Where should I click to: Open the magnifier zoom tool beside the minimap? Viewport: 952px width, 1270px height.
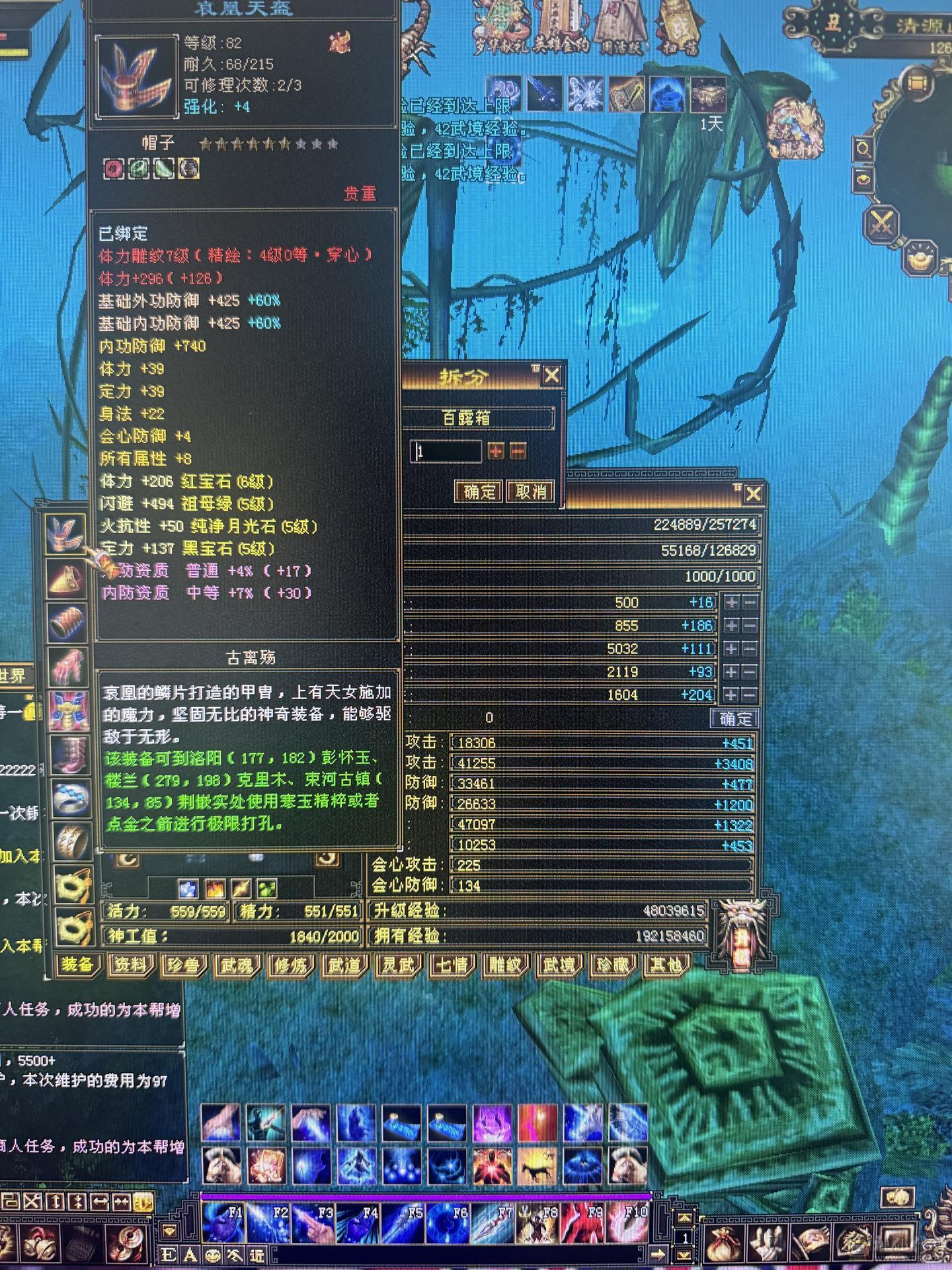click(864, 148)
